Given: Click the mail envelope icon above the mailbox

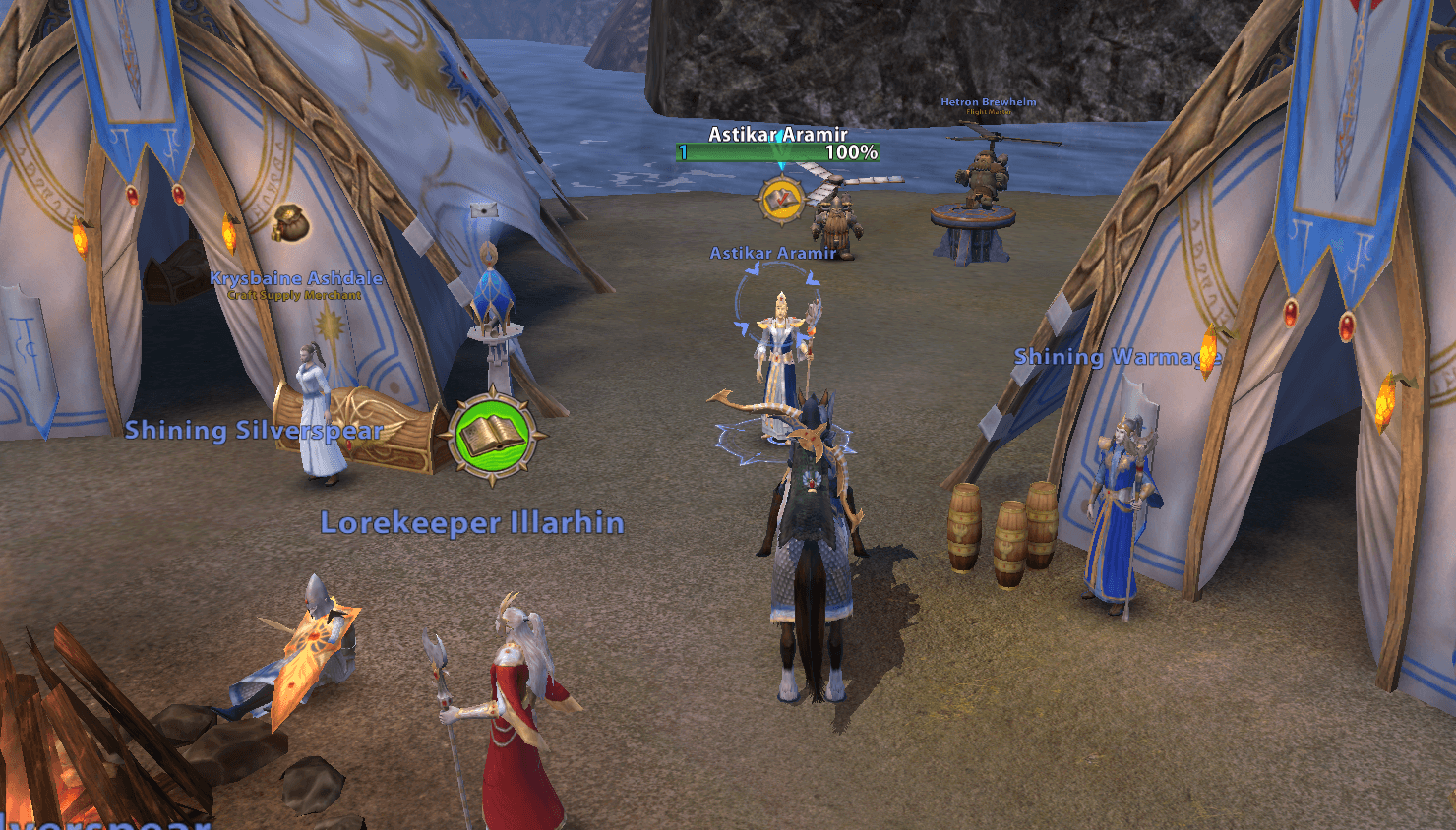Looking at the screenshot, I should 483,209.
